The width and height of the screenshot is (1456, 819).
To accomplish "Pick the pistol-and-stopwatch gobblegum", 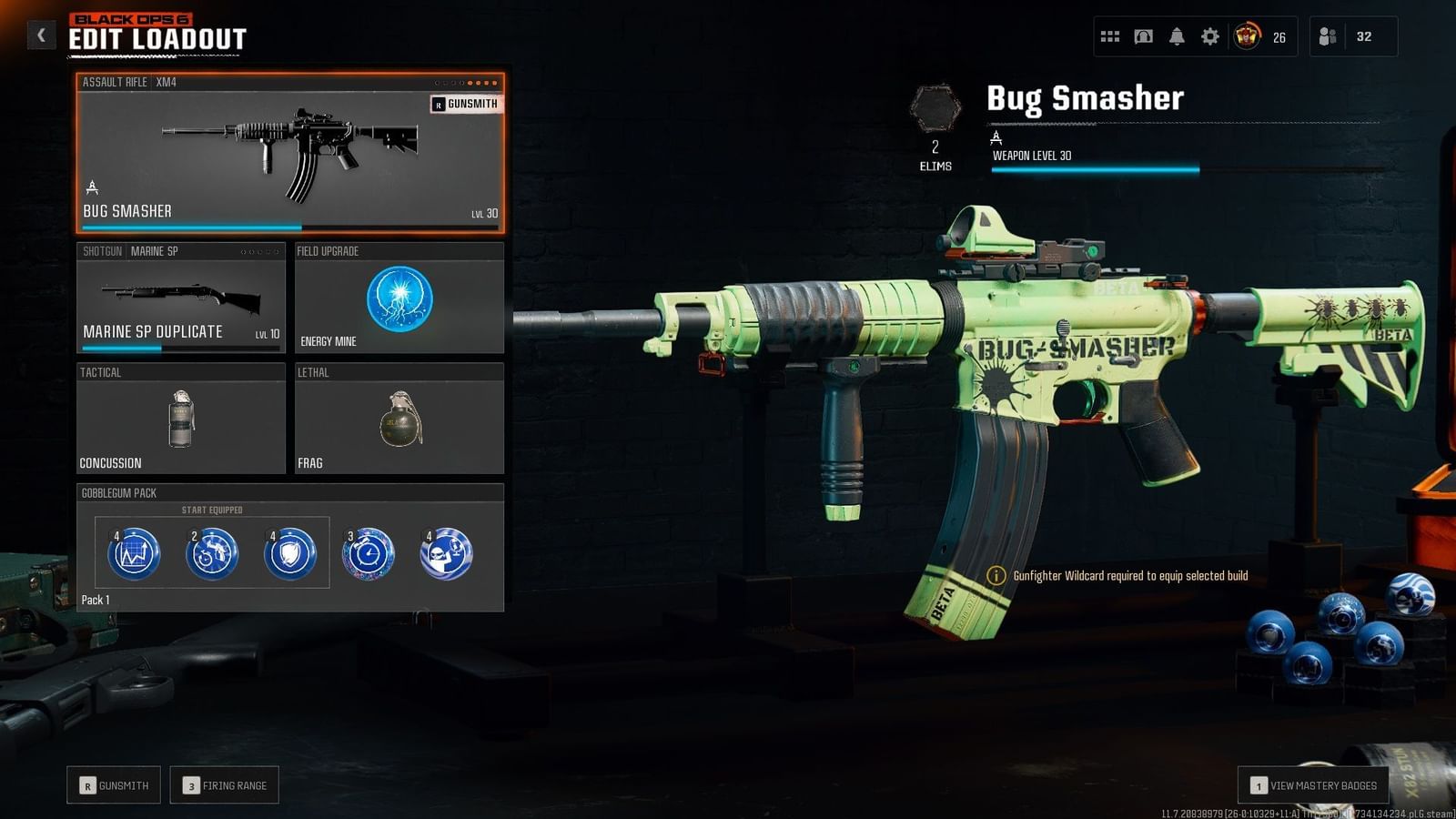I will point(212,553).
